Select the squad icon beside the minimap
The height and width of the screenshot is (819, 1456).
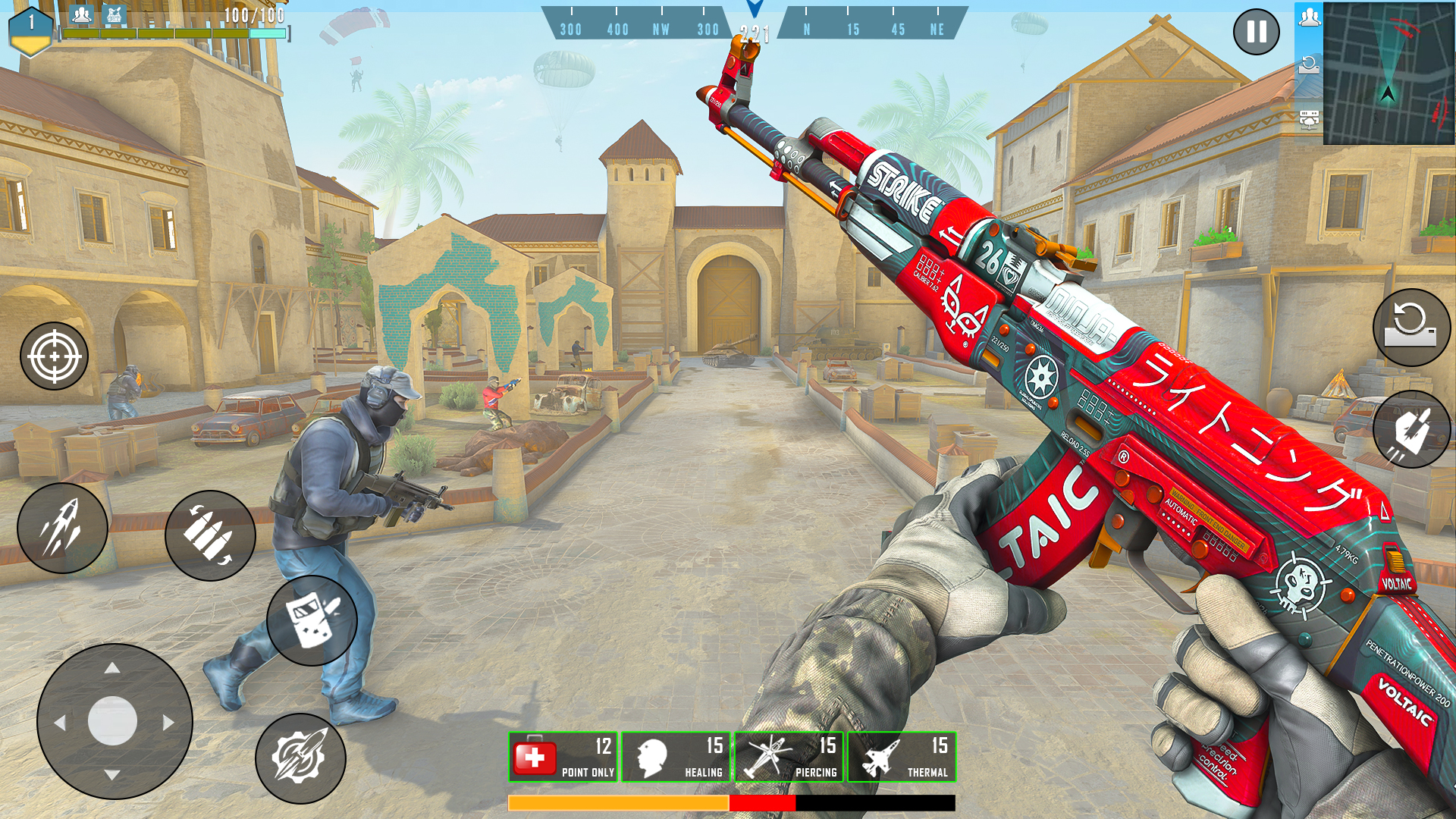(1309, 18)
